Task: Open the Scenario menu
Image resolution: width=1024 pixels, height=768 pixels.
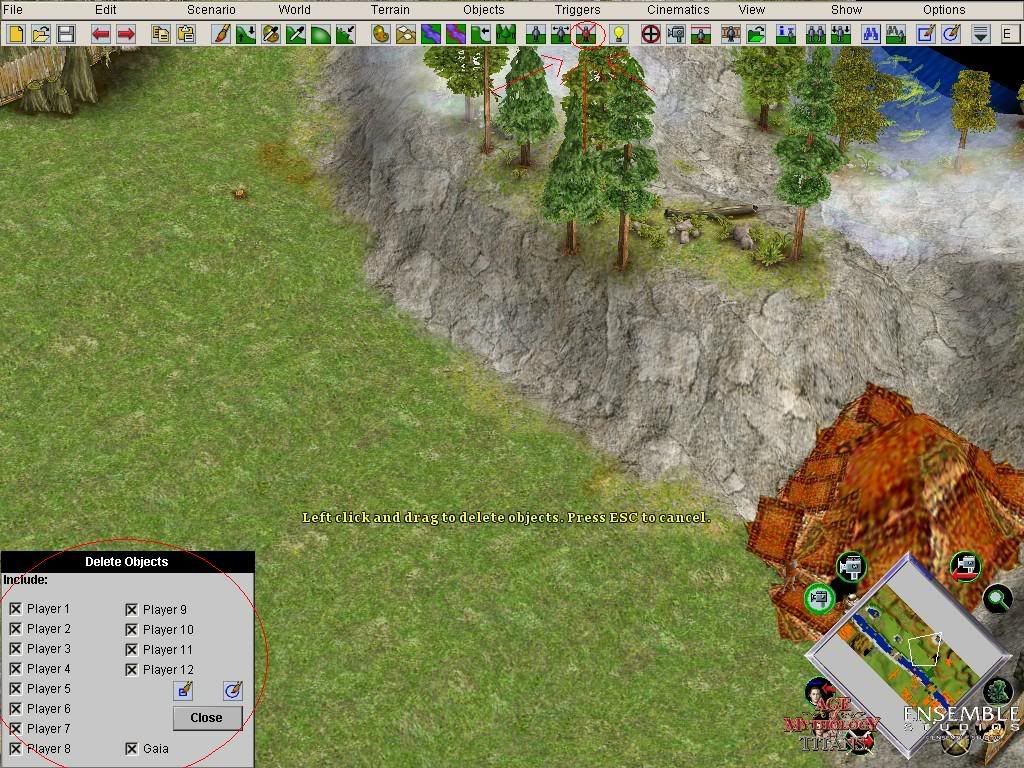Action: coord(211,10)
